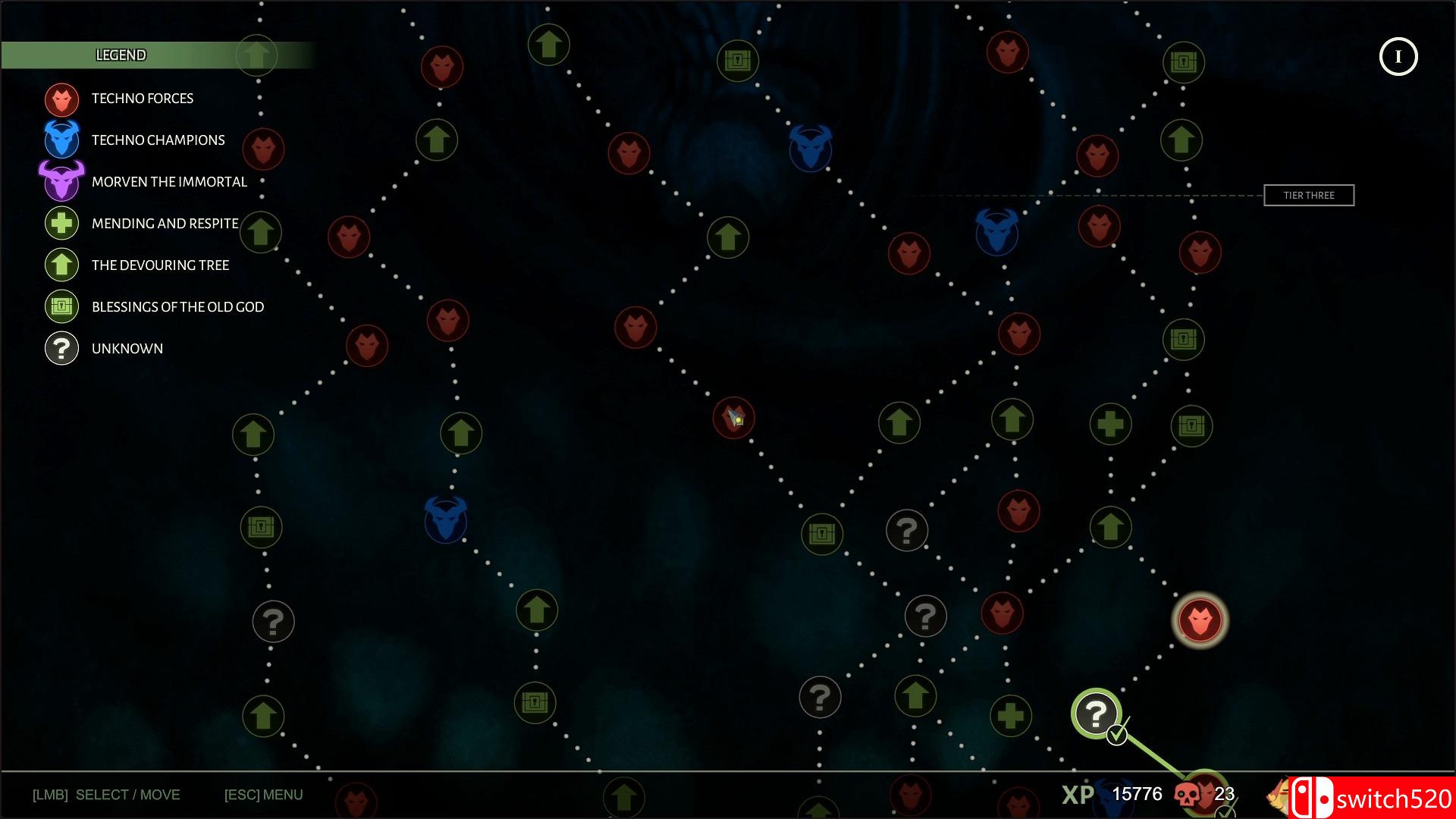
Task: Select the blue Techno Champion node mid-left
Action: pyautogui.click(x=446, y=521)
